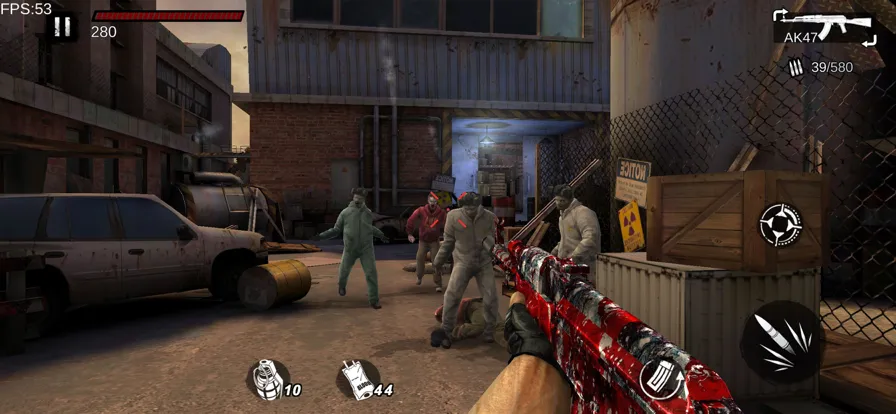
Task: Pause the game
Action: pyautogui.click(x=62, y=27)
